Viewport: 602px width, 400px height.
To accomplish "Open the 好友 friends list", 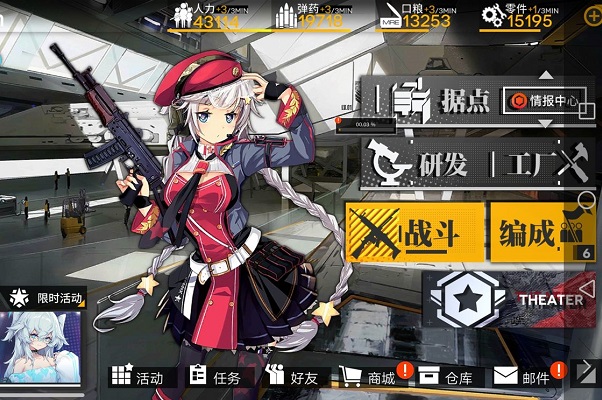I will coord(292,378).
